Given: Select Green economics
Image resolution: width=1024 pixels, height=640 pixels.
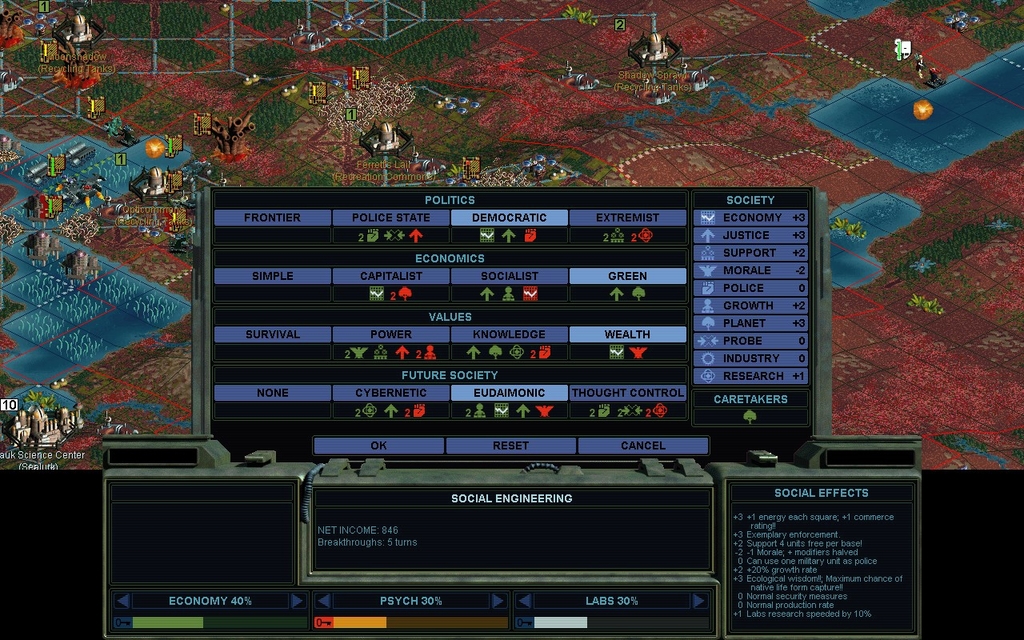Looking at the screenshot, I should pos(627,276).
